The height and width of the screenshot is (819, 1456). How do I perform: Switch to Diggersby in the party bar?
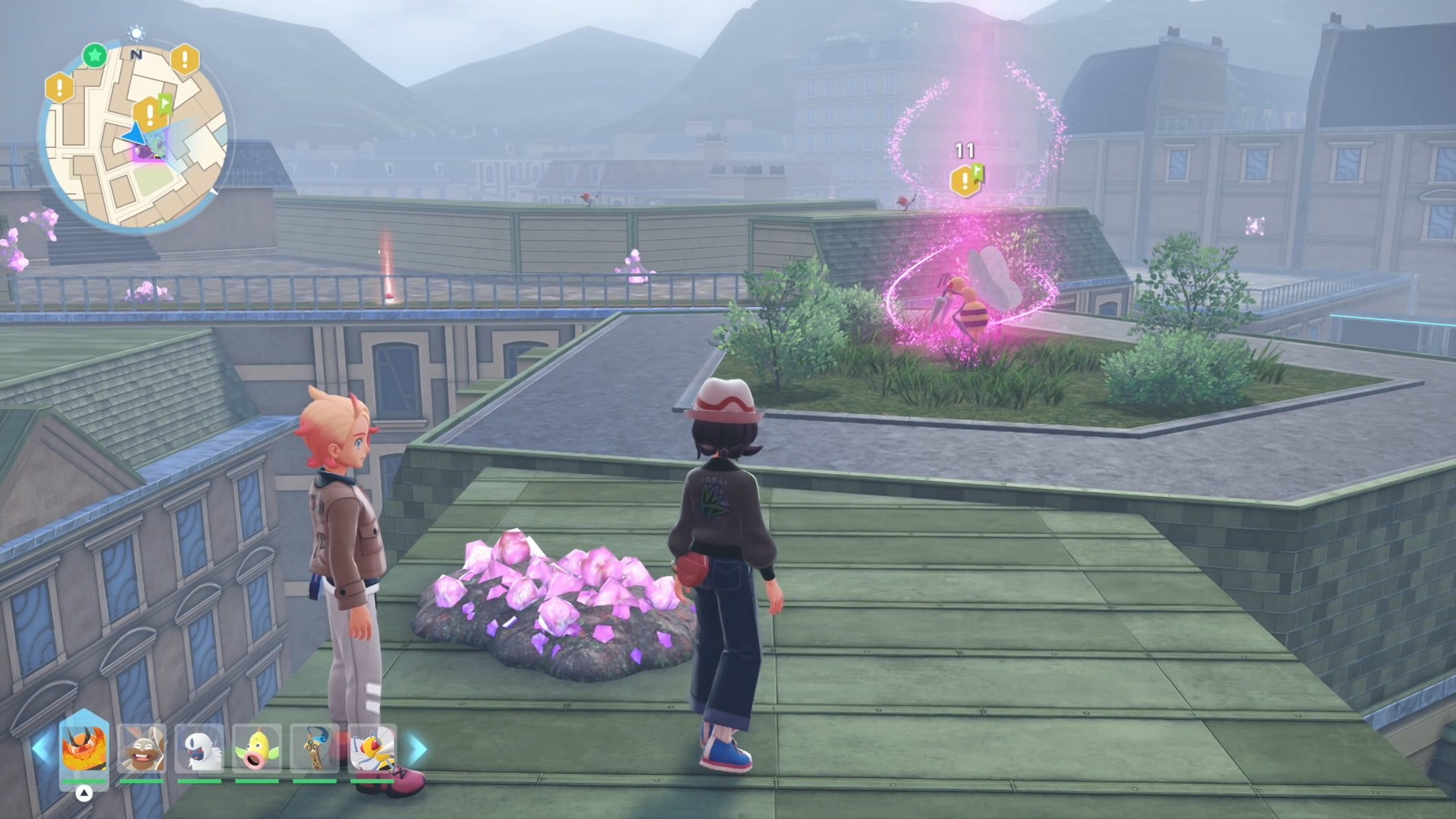coord(142,748)
